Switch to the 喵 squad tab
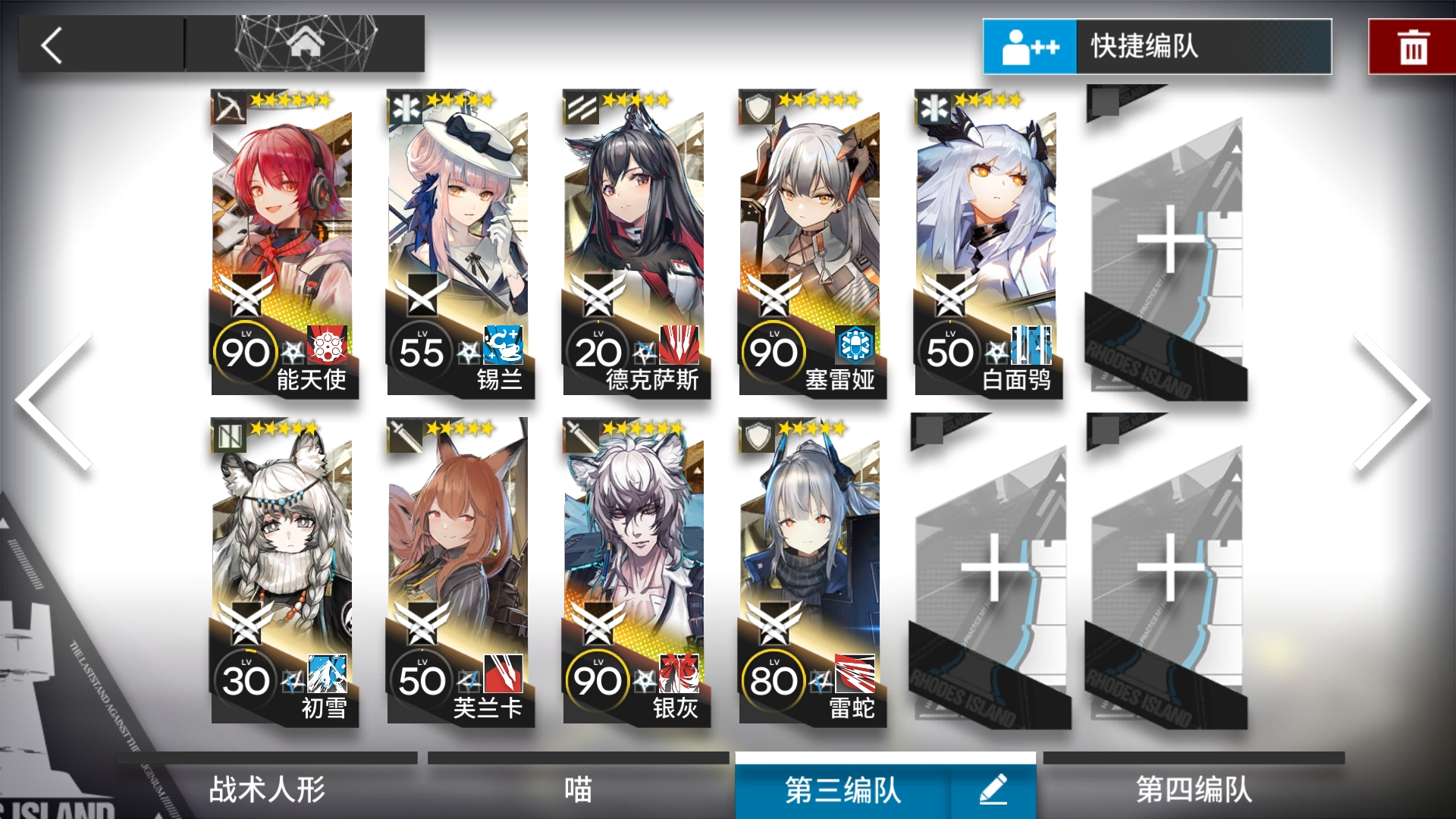Screen dimensions: 1456x819 point(576,789)
